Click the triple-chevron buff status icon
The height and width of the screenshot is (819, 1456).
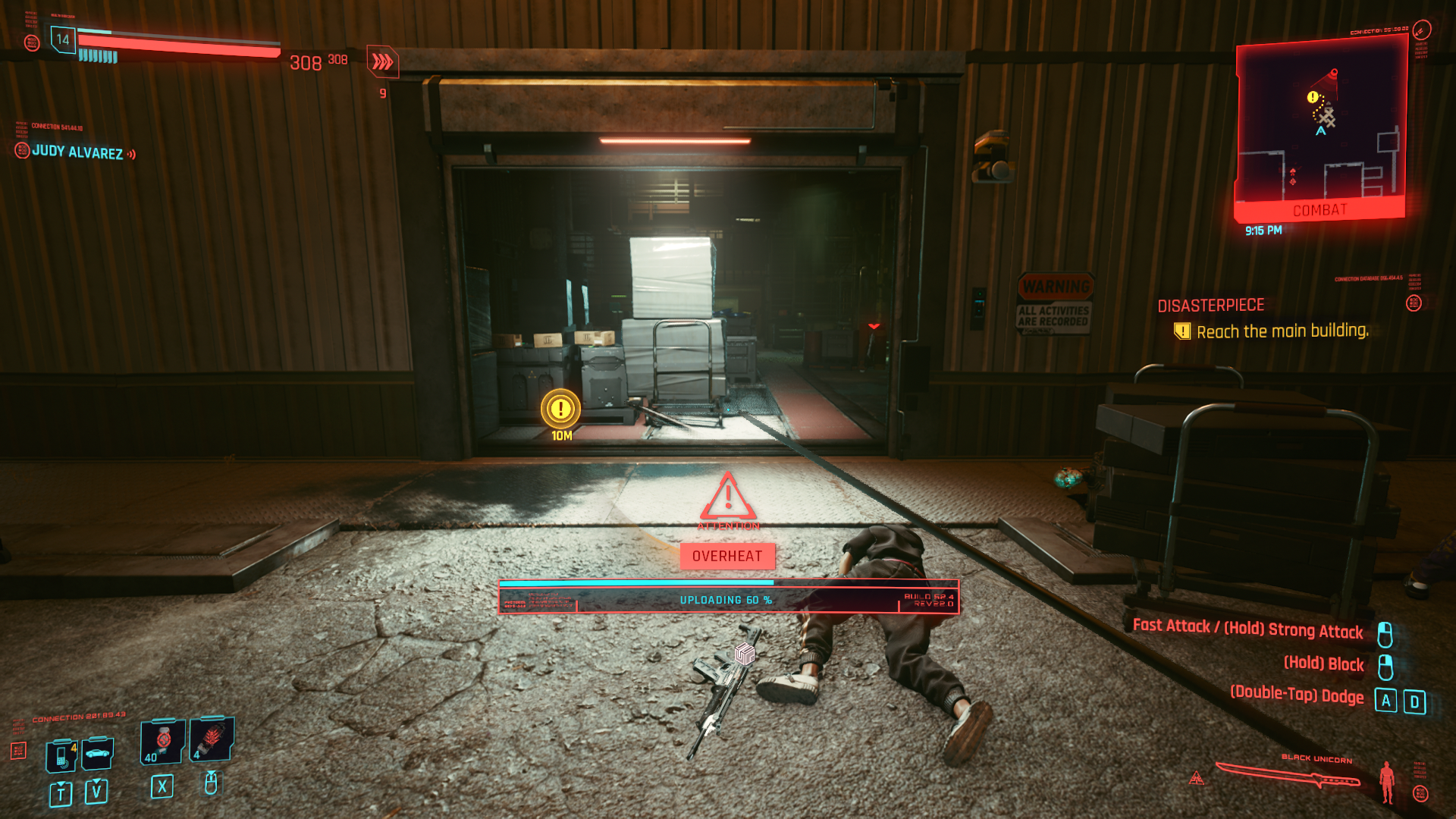click(x=382, y=61)
